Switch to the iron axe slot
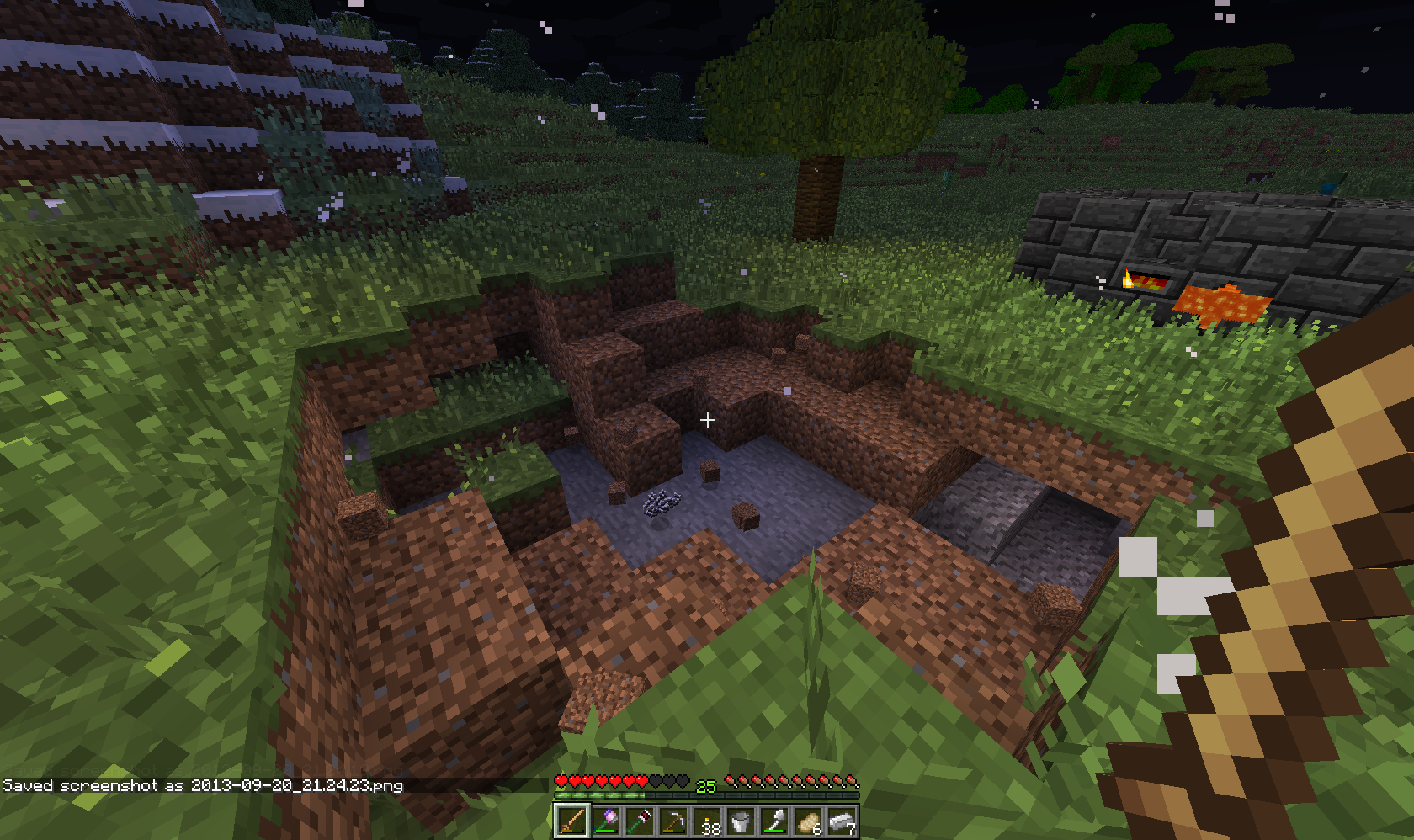 click(773, 821)
